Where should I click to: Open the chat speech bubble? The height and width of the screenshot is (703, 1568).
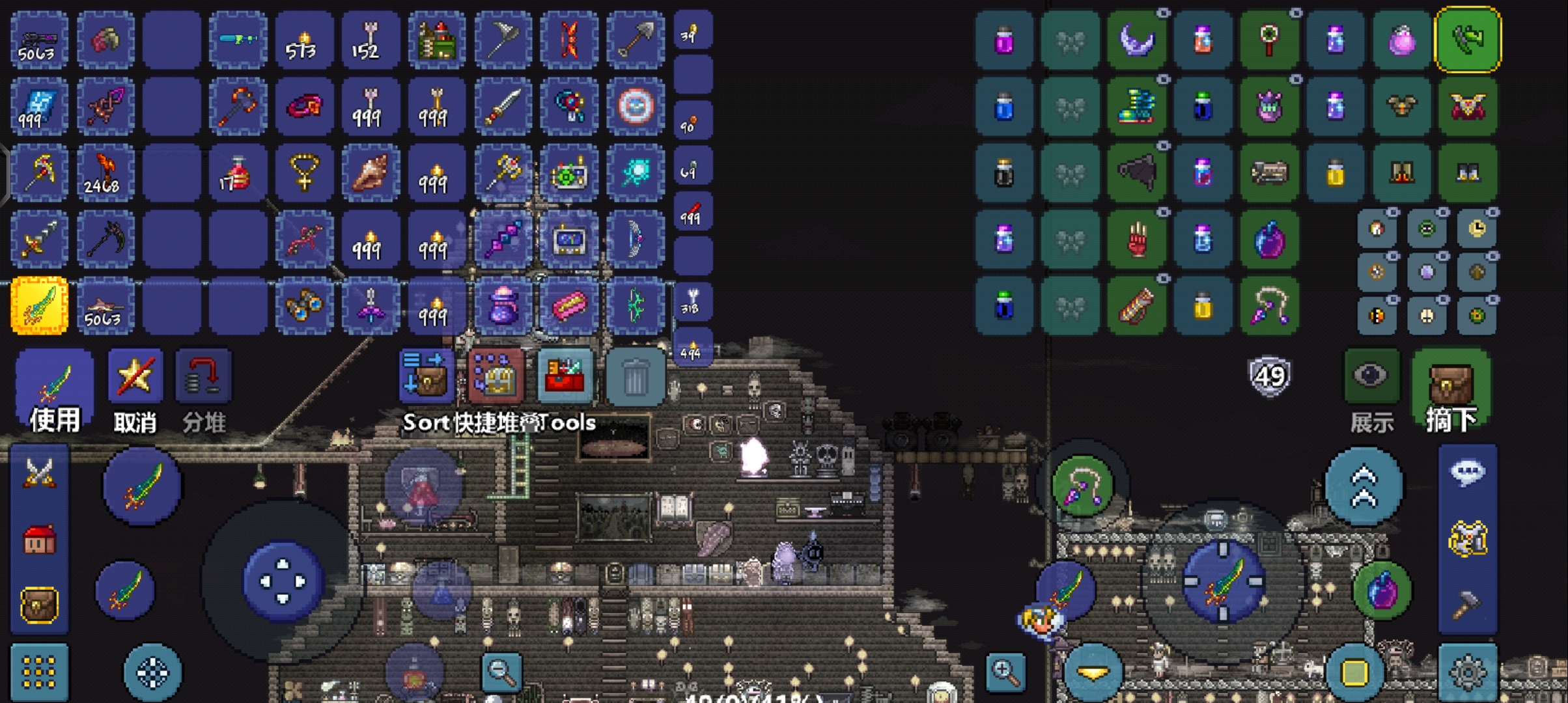[x=1468, y=472]
